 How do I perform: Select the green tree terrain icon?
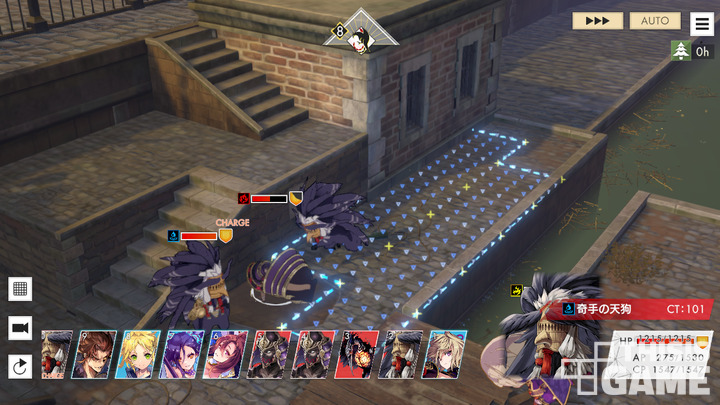(x=681, y=51)
